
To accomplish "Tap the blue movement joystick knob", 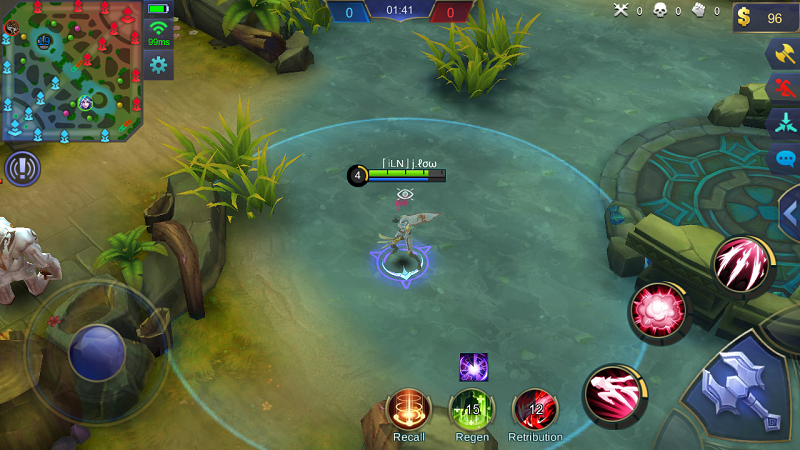I will click(97, 352).
